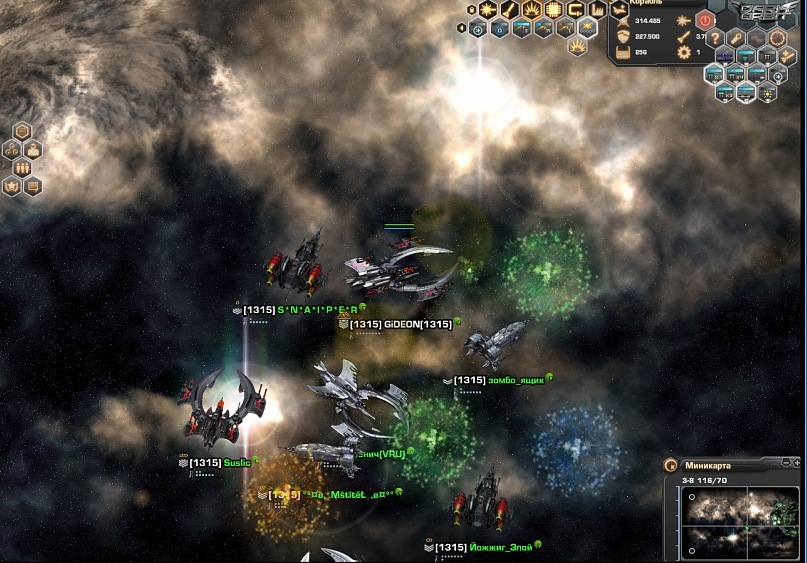The image size is (807, 563).
Task: Open the chat speech bubble icon
Action: click(x=34, y=186)
